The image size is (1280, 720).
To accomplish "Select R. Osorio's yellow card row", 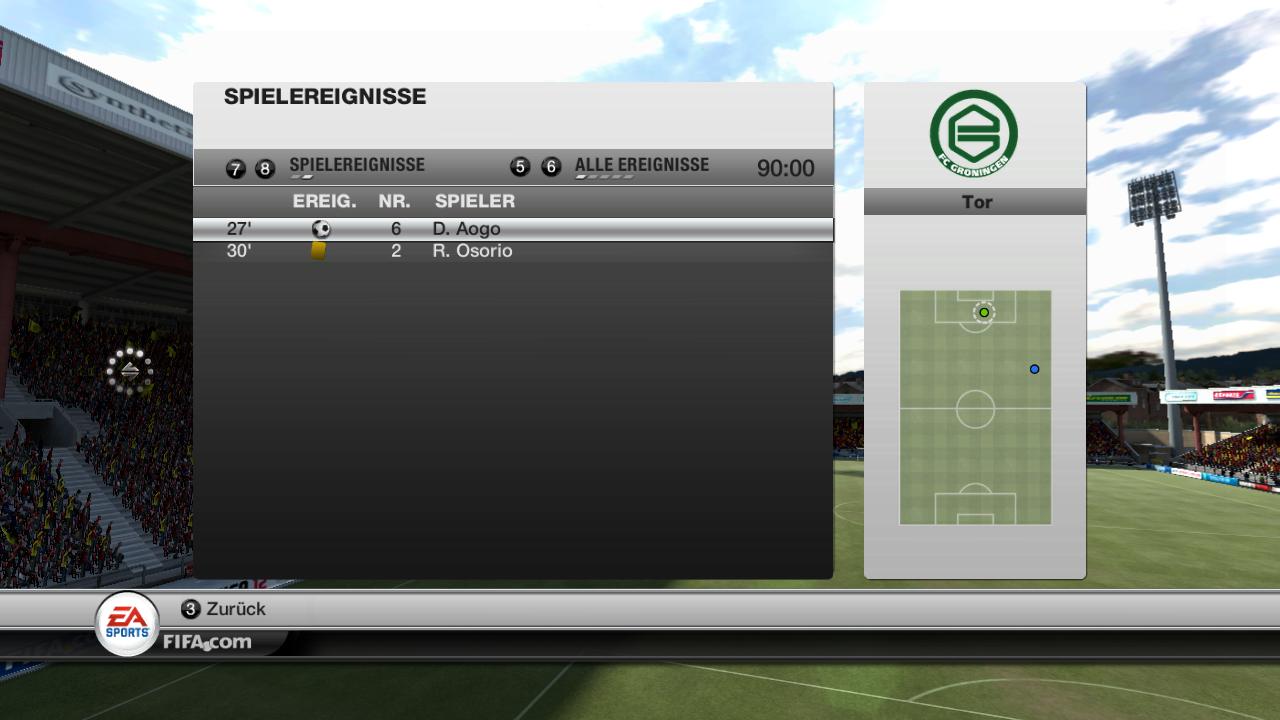I will coord(512,251).
